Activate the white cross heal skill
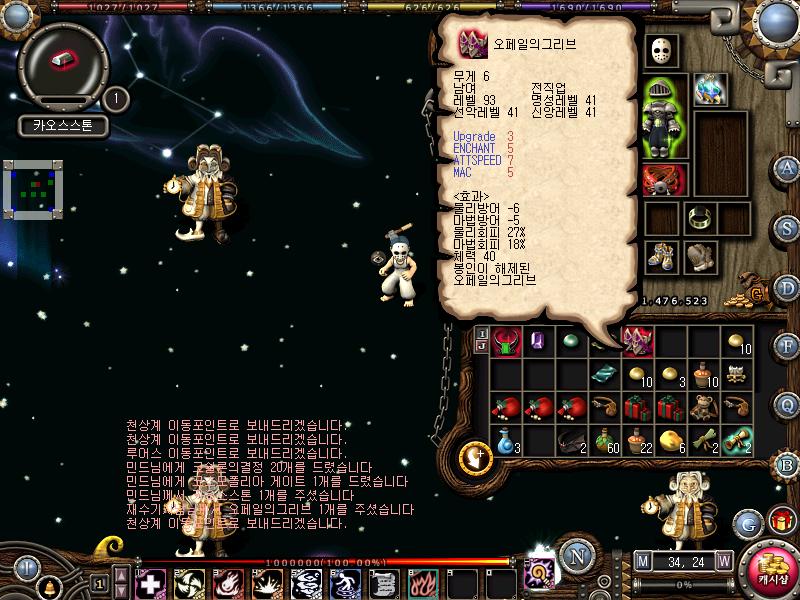The height and width of the screenshot is (600, 800). (150, 583)
